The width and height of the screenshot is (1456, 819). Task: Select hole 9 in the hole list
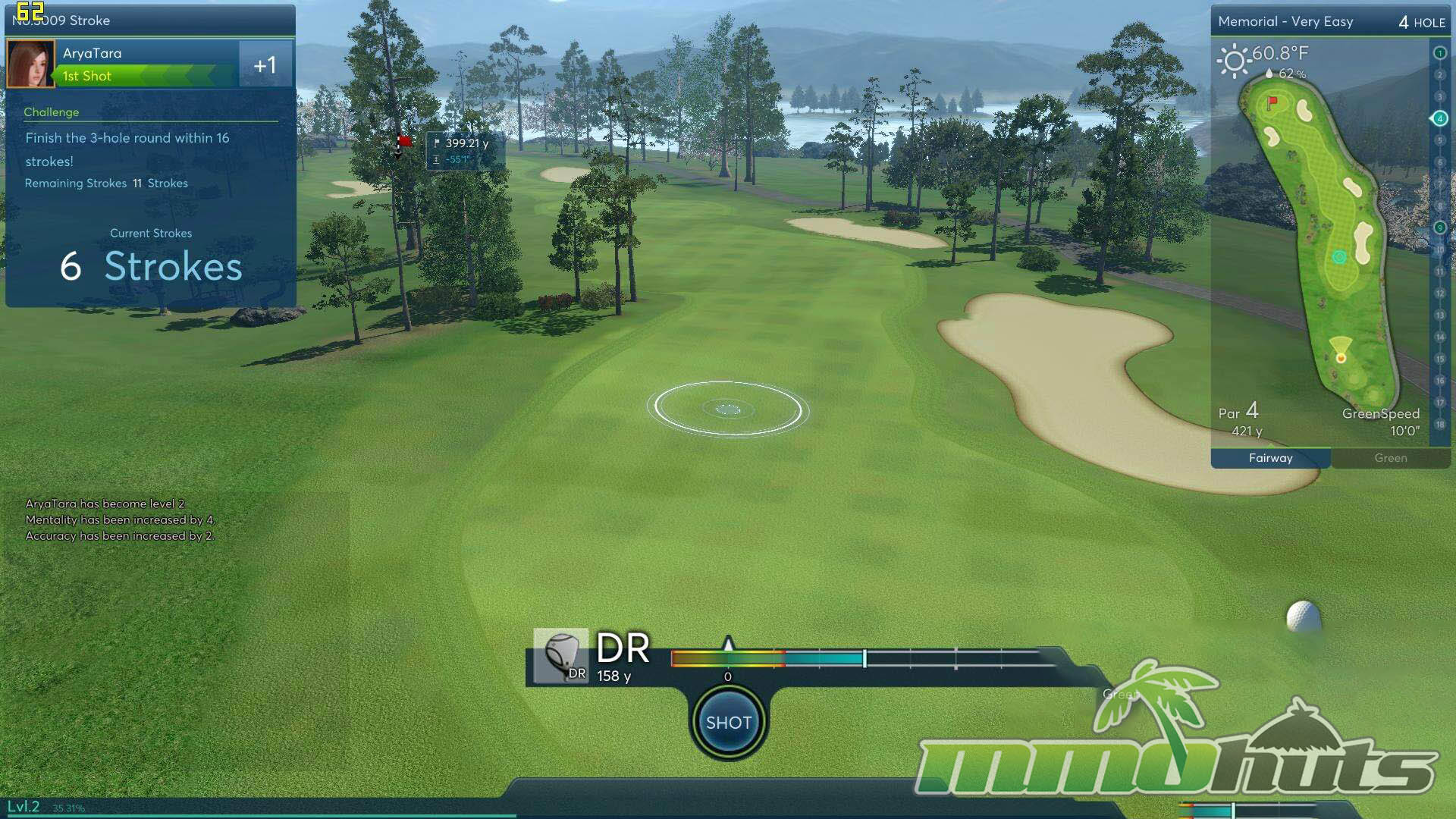(x=1439, y=228)
